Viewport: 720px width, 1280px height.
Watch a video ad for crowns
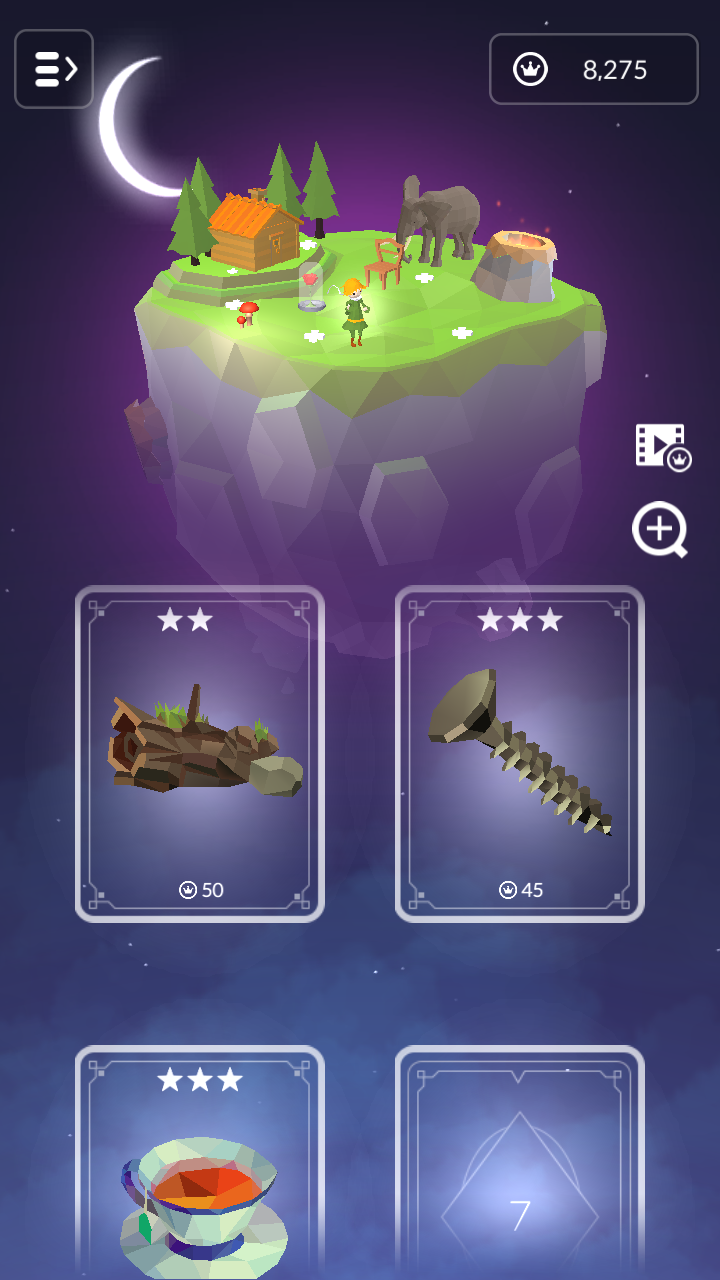point(662,445)
